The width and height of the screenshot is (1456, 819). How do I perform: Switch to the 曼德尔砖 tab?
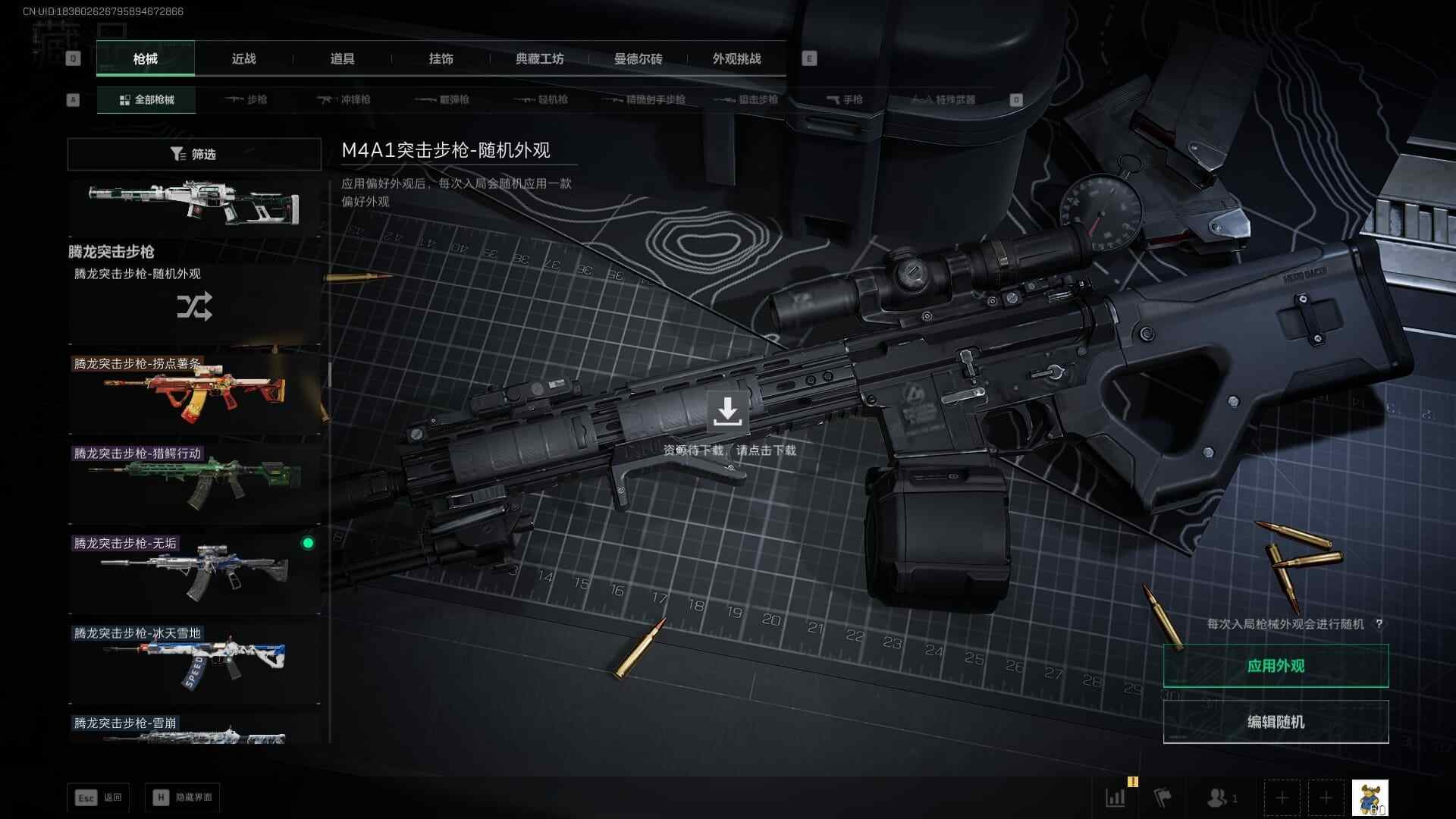point(638,58)
